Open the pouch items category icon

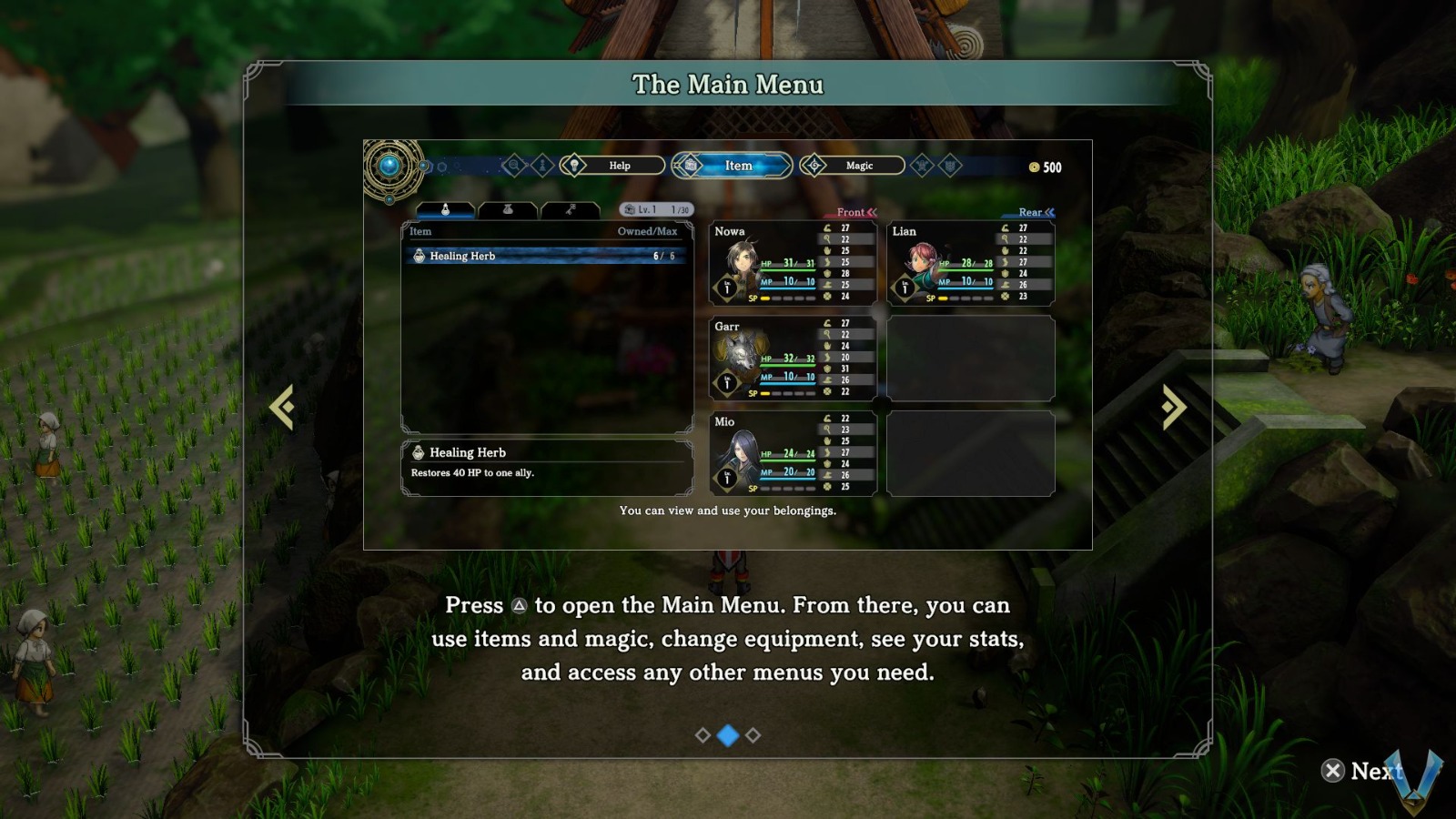click(506, 209)
